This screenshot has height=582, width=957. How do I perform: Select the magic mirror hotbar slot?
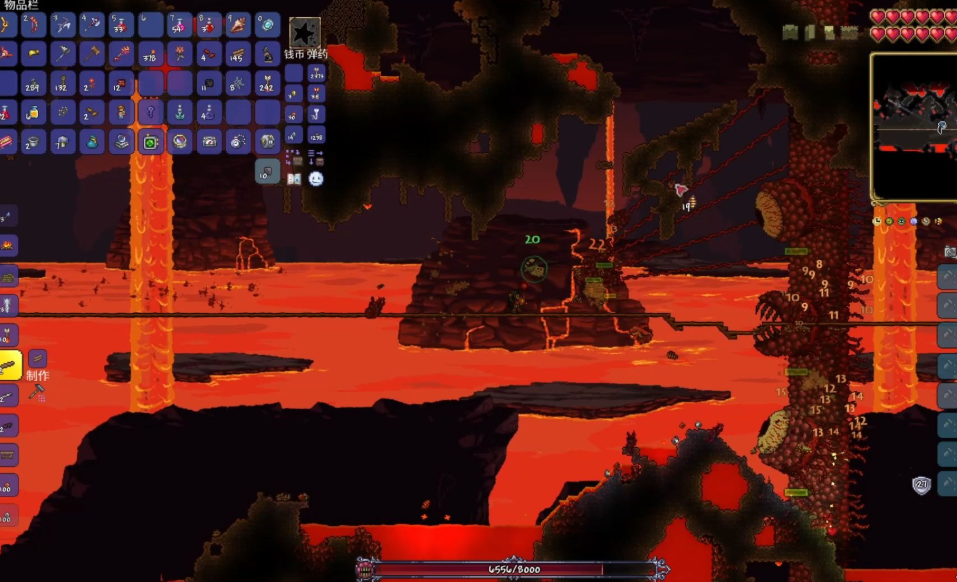267,26
